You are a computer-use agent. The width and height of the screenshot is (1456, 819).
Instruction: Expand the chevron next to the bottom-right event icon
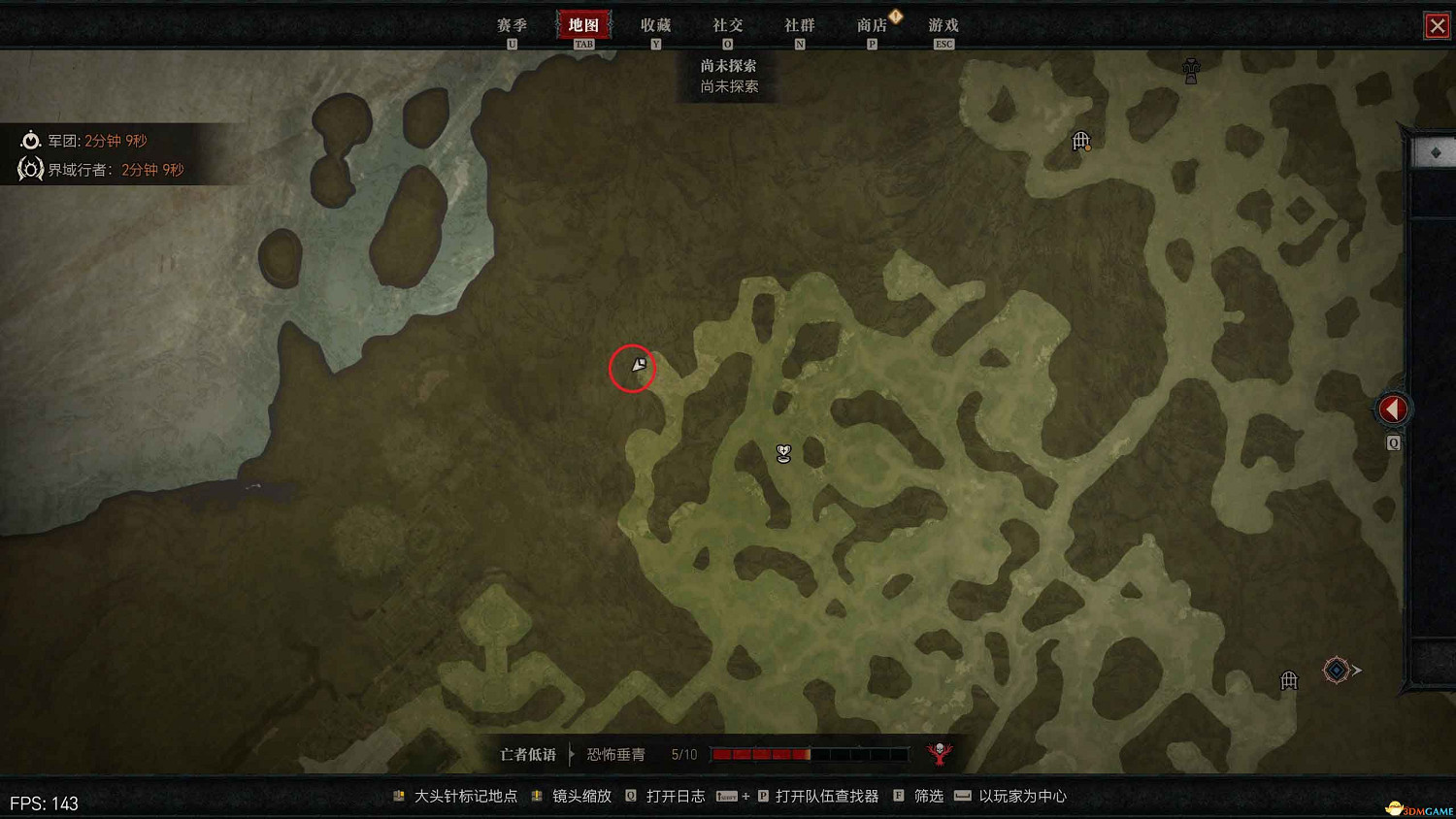click(x=1359, y=670)
